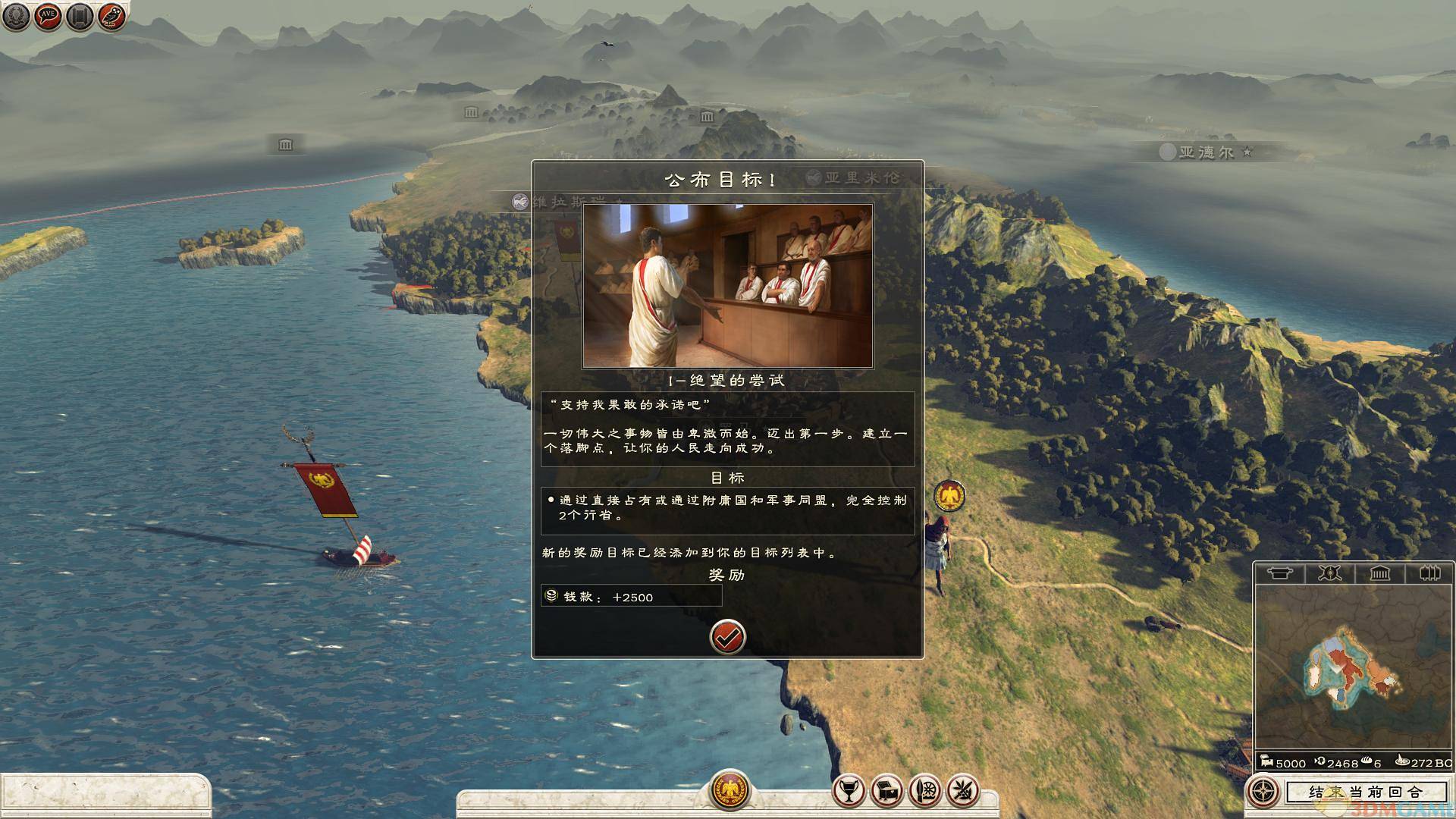Open the encyclopedia scroll icon top-left

[78, 17]
